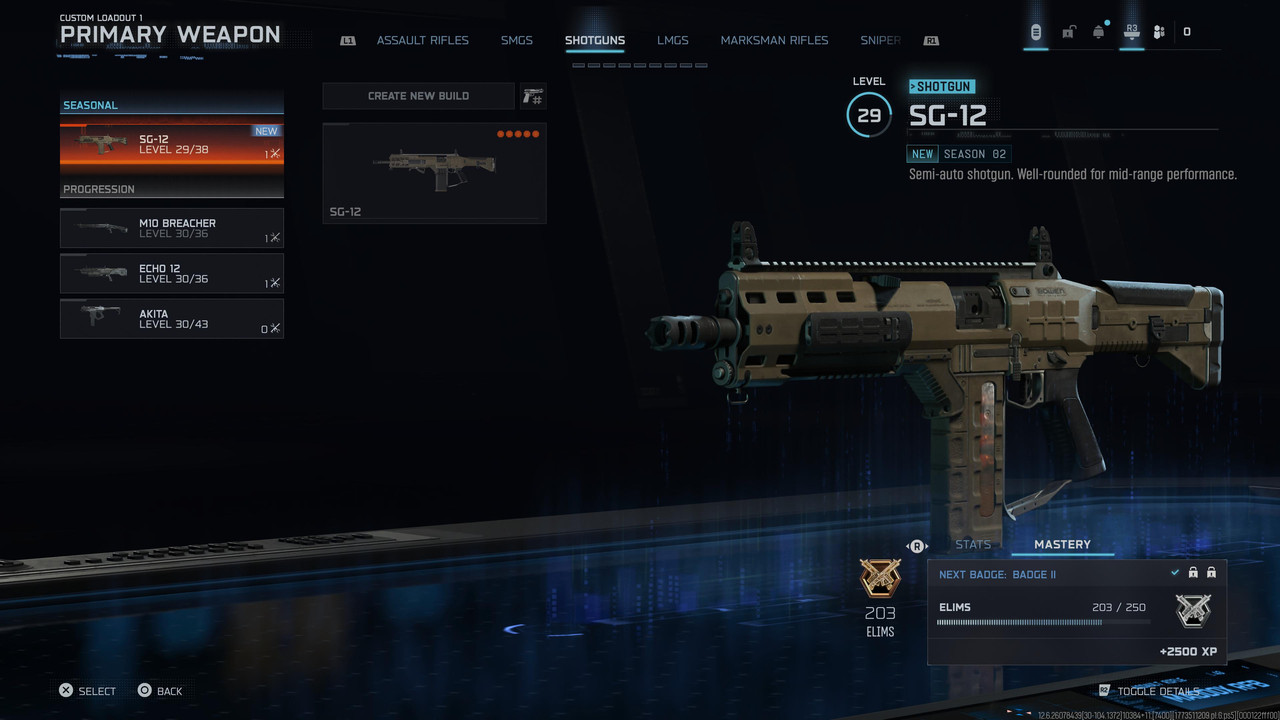Switch to Marksman Rifles tab
The width and height of the screenshot is (1280, 720).
pyautogui.click(x=774, y=41)
